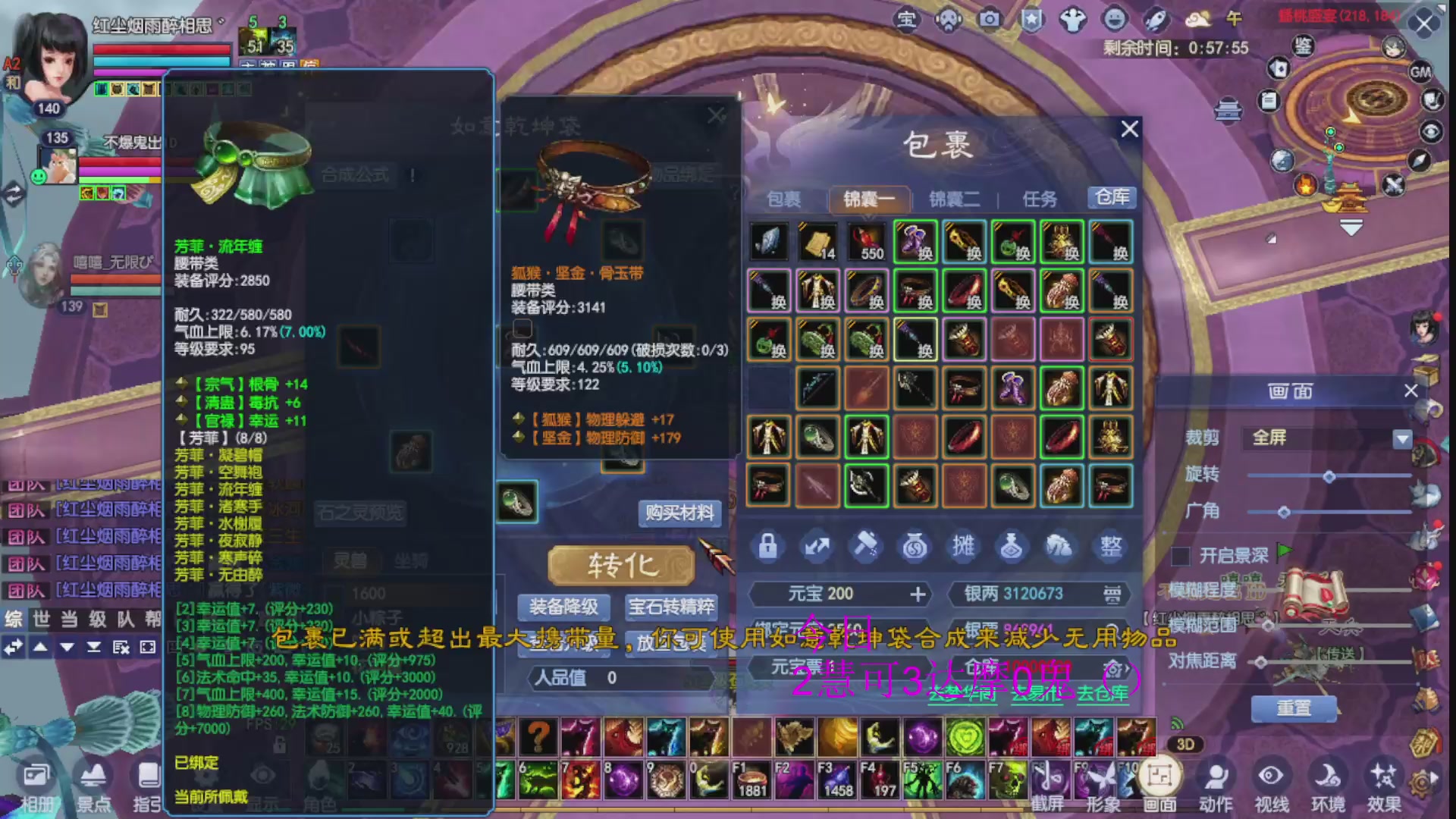Open the sell items money pouch icon
This screenshot has height=819, width=1456.
915,548
